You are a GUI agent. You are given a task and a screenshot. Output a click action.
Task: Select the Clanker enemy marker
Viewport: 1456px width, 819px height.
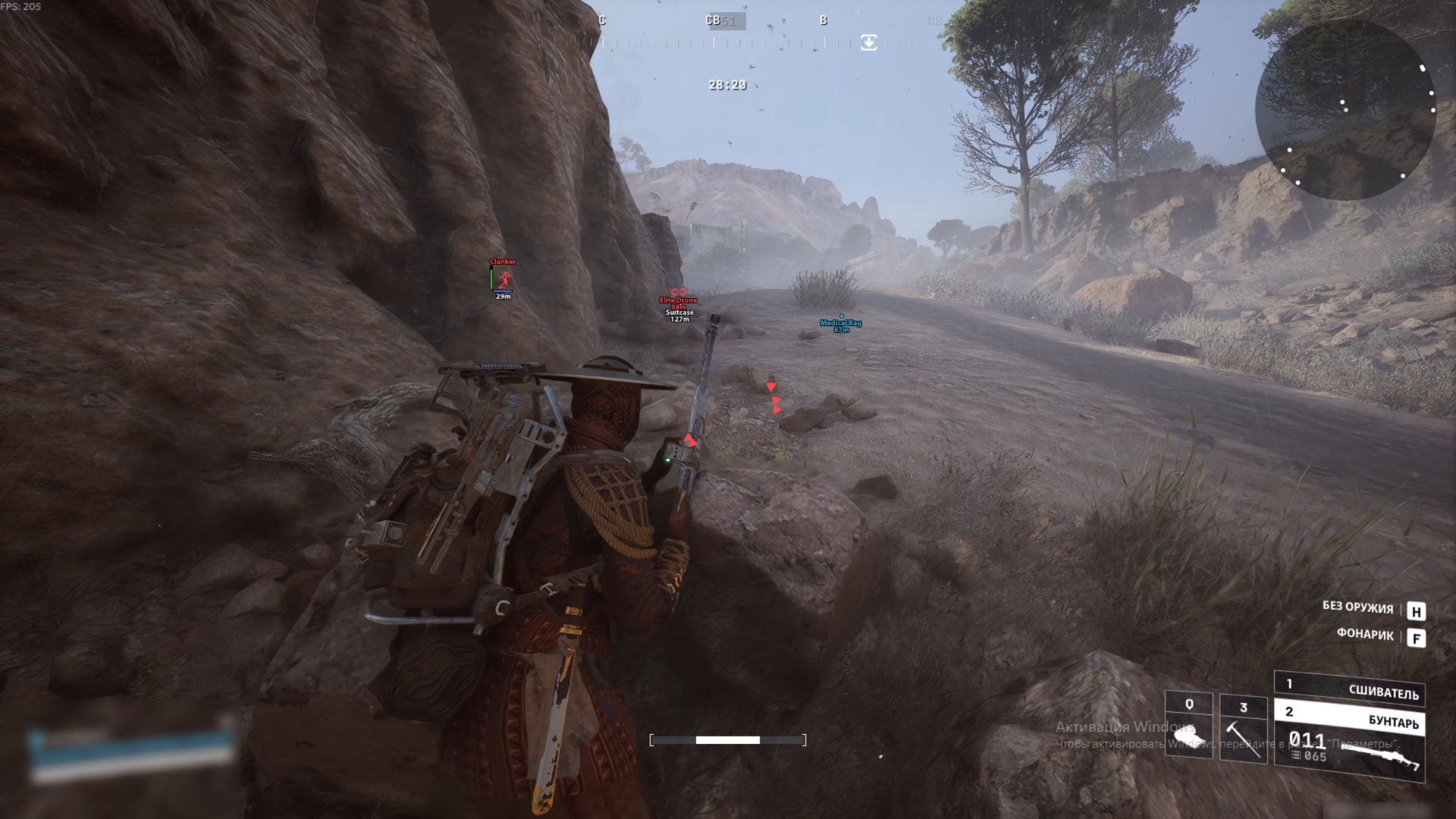(x=503, y=279)
